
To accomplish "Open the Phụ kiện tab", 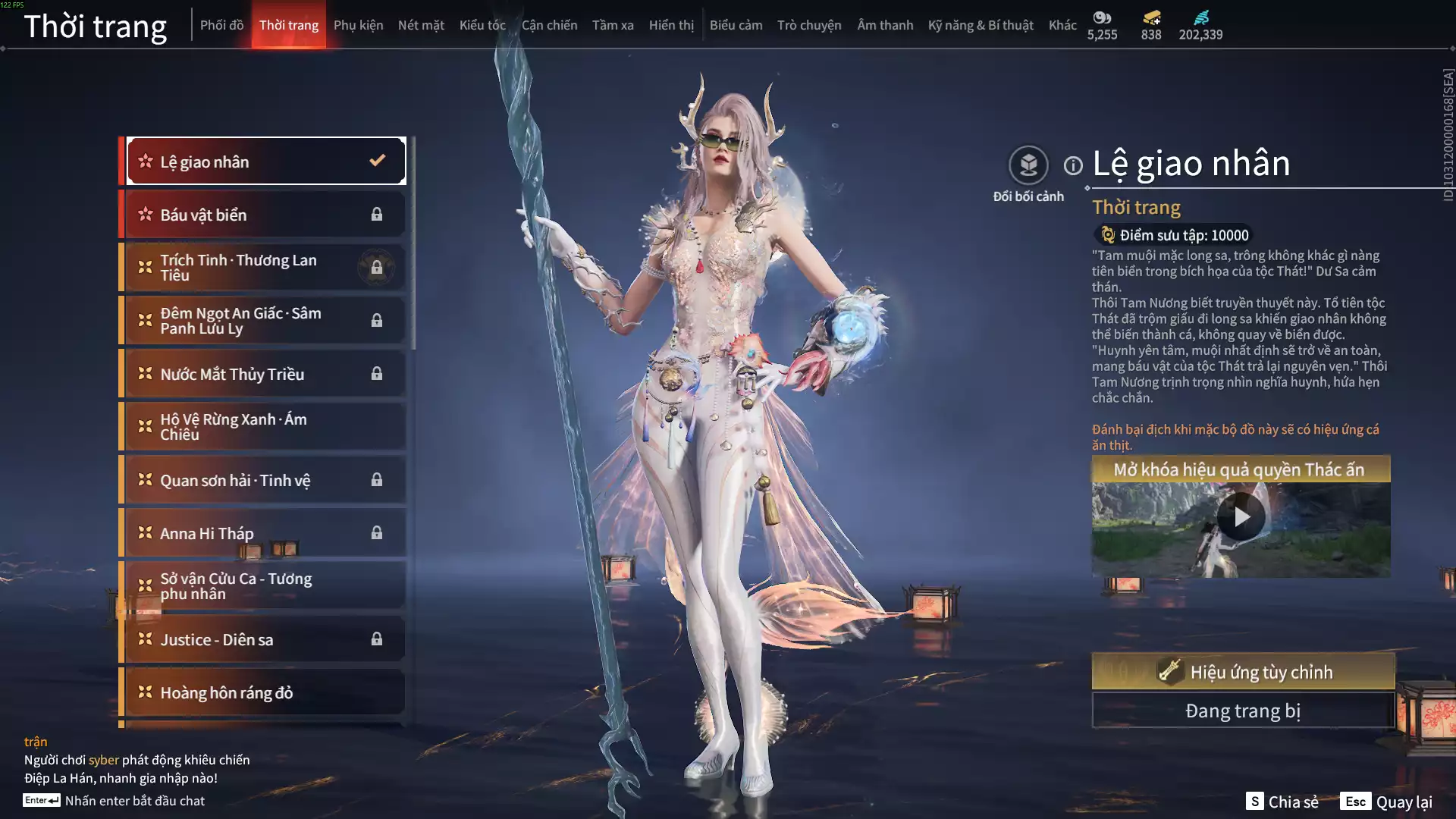I will coord(358,25).
